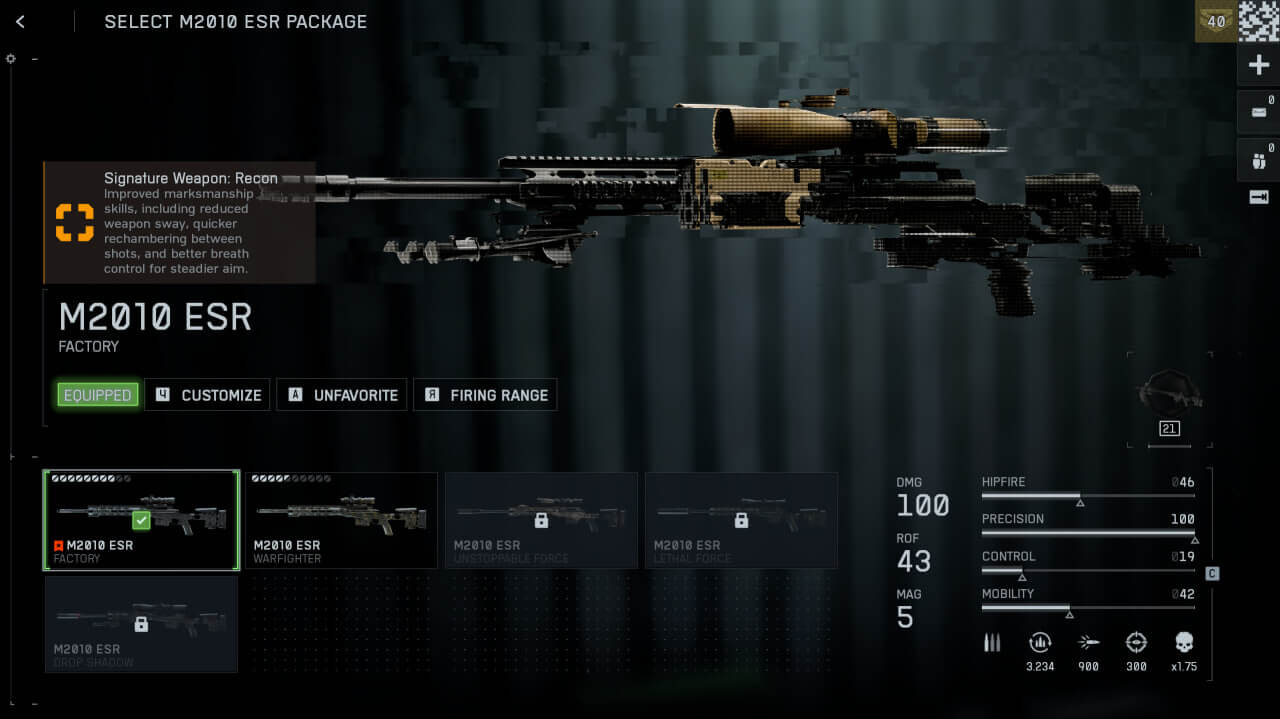
Task: Choose the M2010 ESR Warfighter package
Action: coord(341,520)
